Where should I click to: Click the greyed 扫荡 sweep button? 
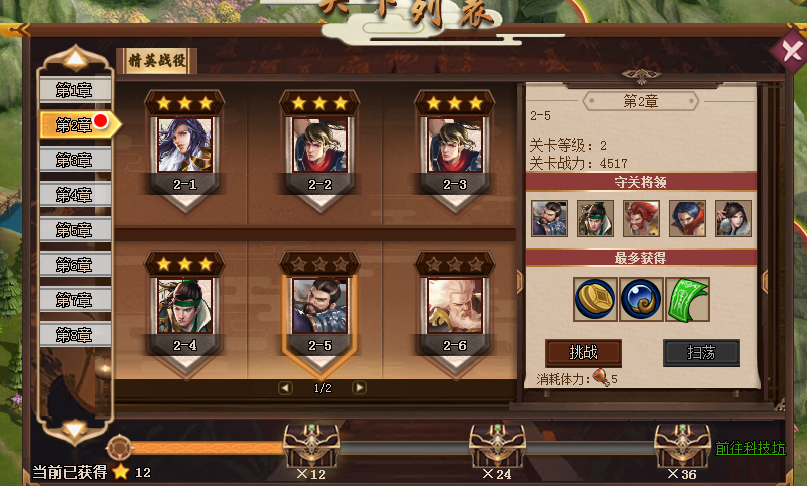701,353
